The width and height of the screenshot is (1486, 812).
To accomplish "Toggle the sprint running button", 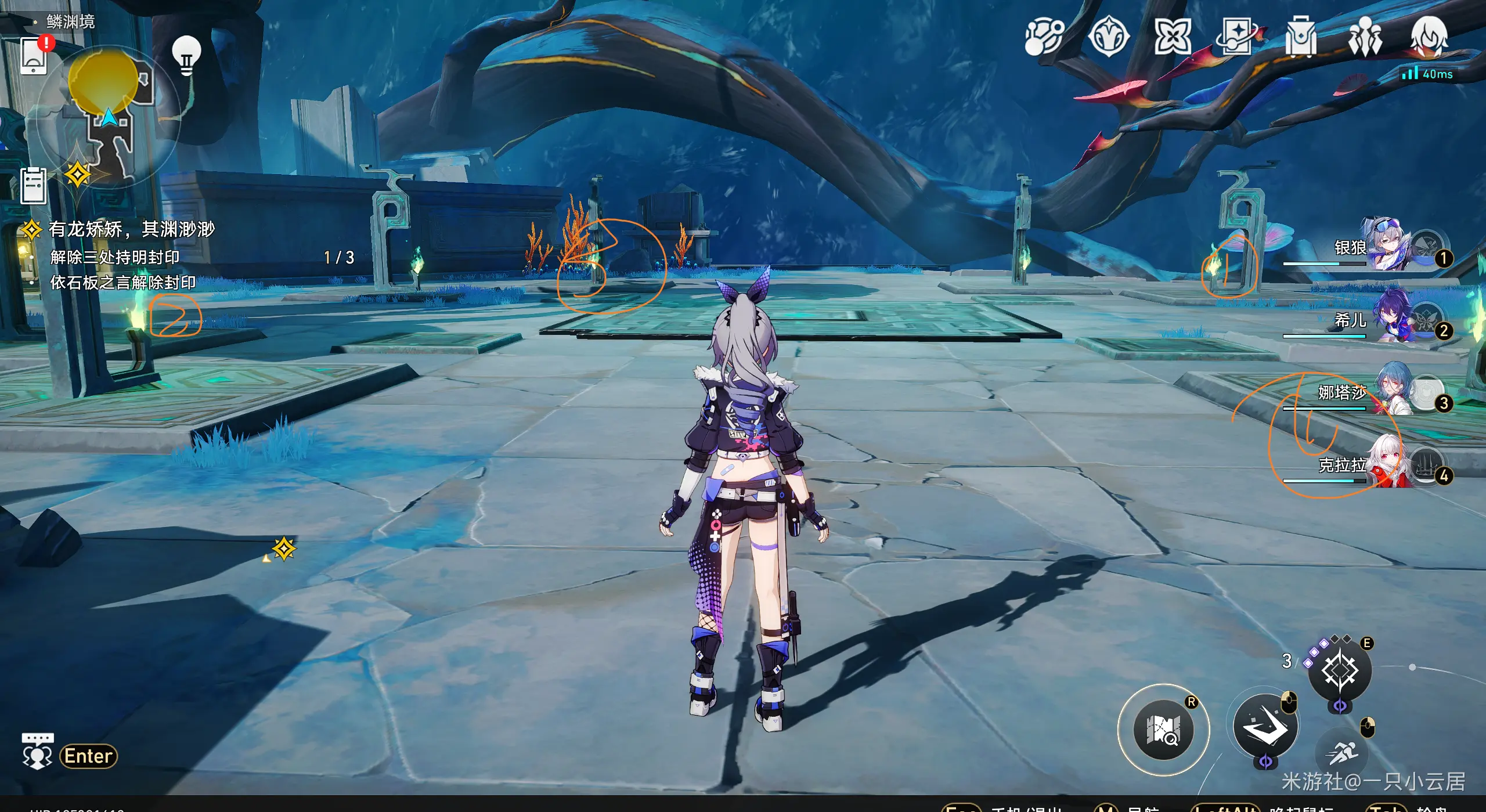I will (x=1342, y=753).
